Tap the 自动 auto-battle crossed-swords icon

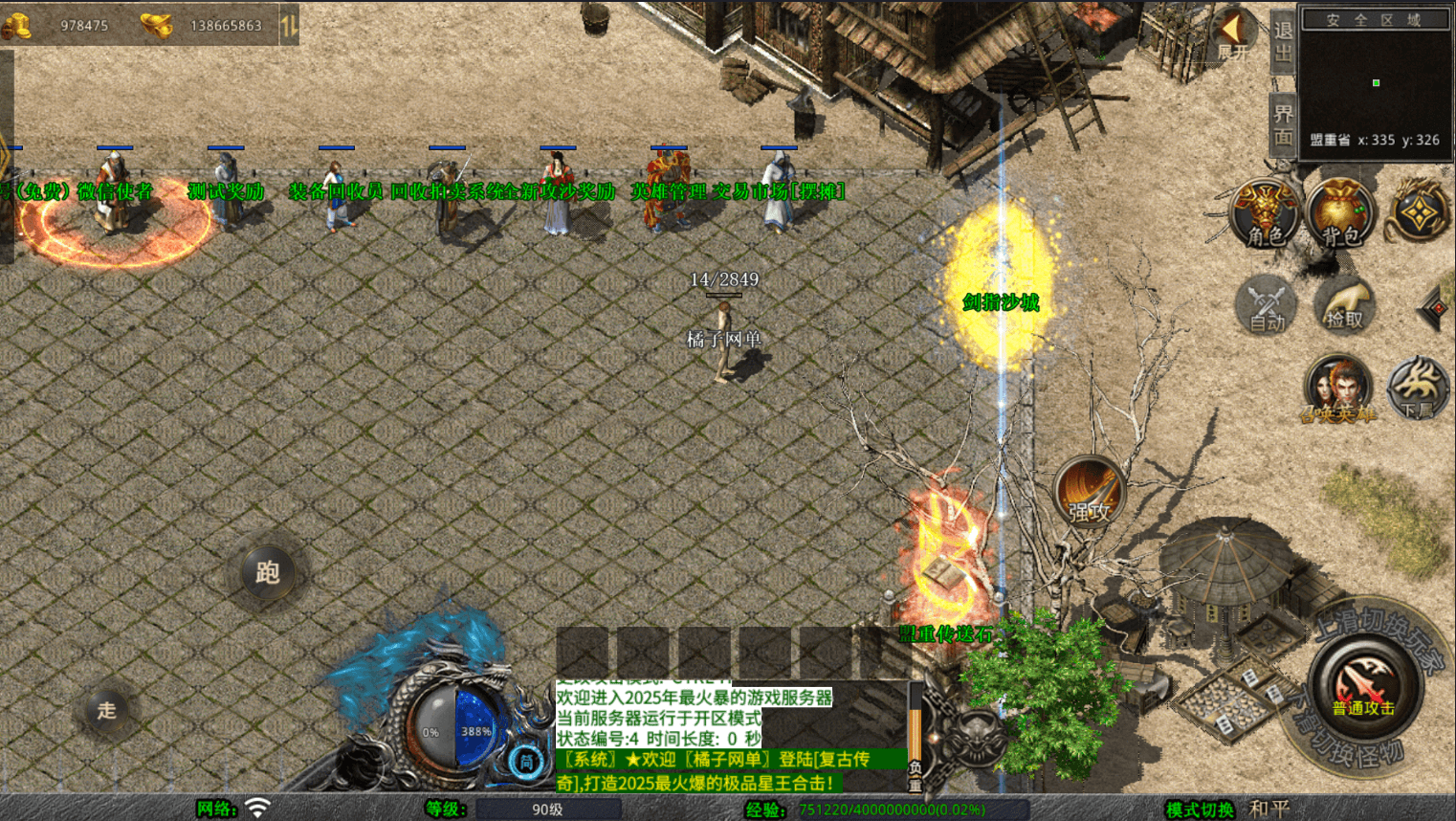point(1265,306)
